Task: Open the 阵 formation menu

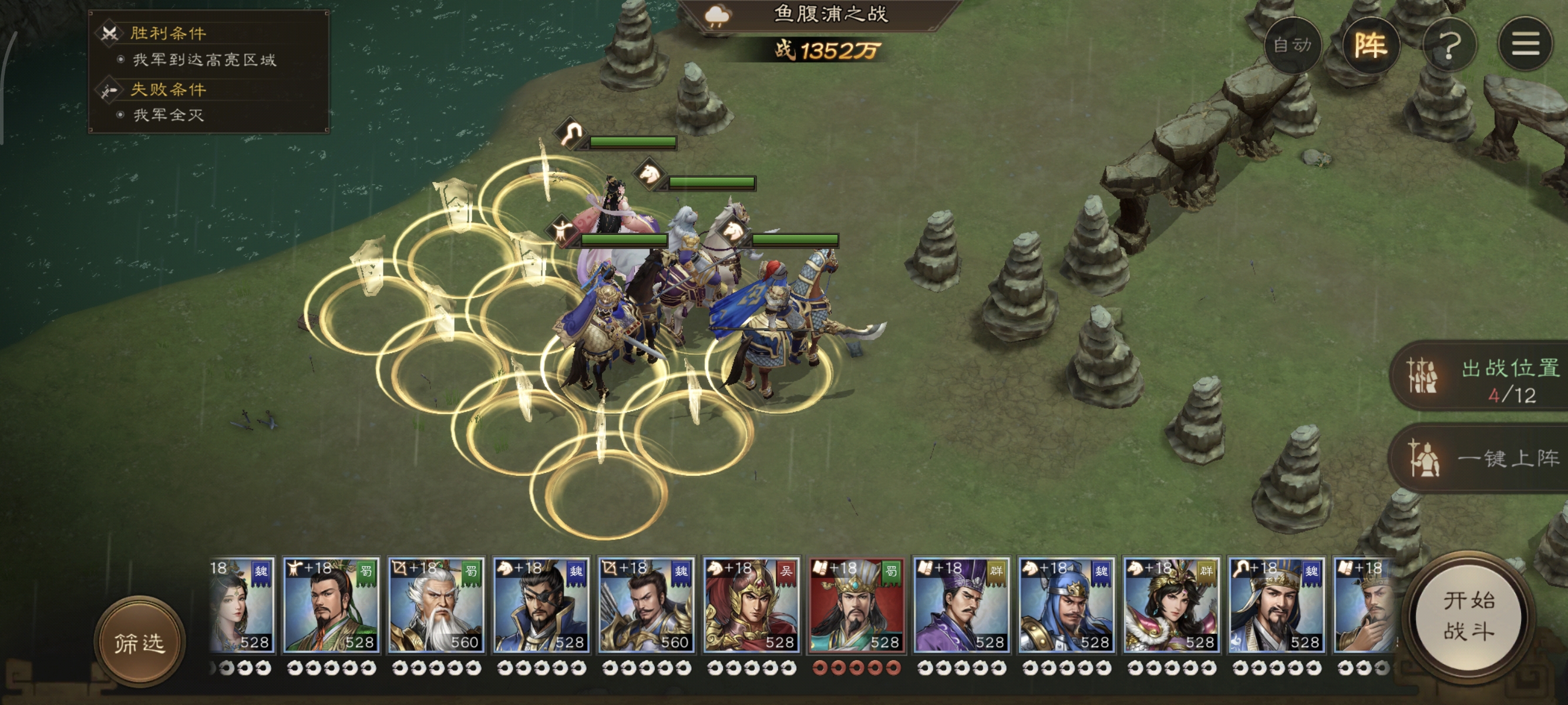Action: pyautogui.click(x=1370, y=45)
